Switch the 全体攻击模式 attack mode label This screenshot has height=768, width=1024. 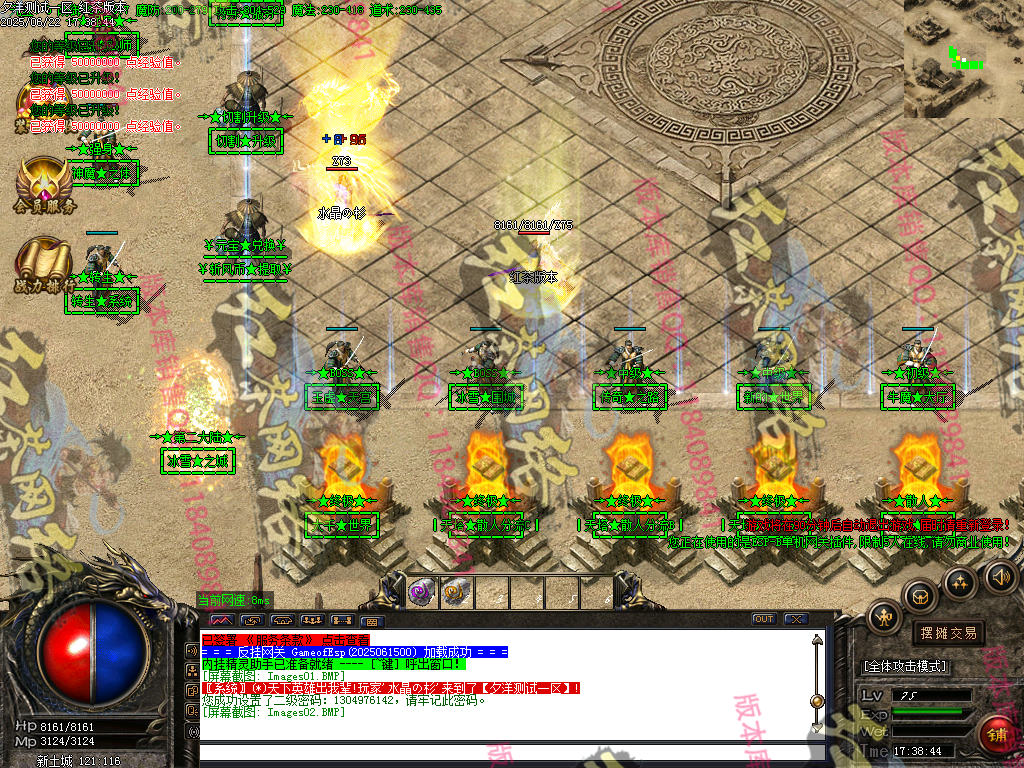(905, 666)
